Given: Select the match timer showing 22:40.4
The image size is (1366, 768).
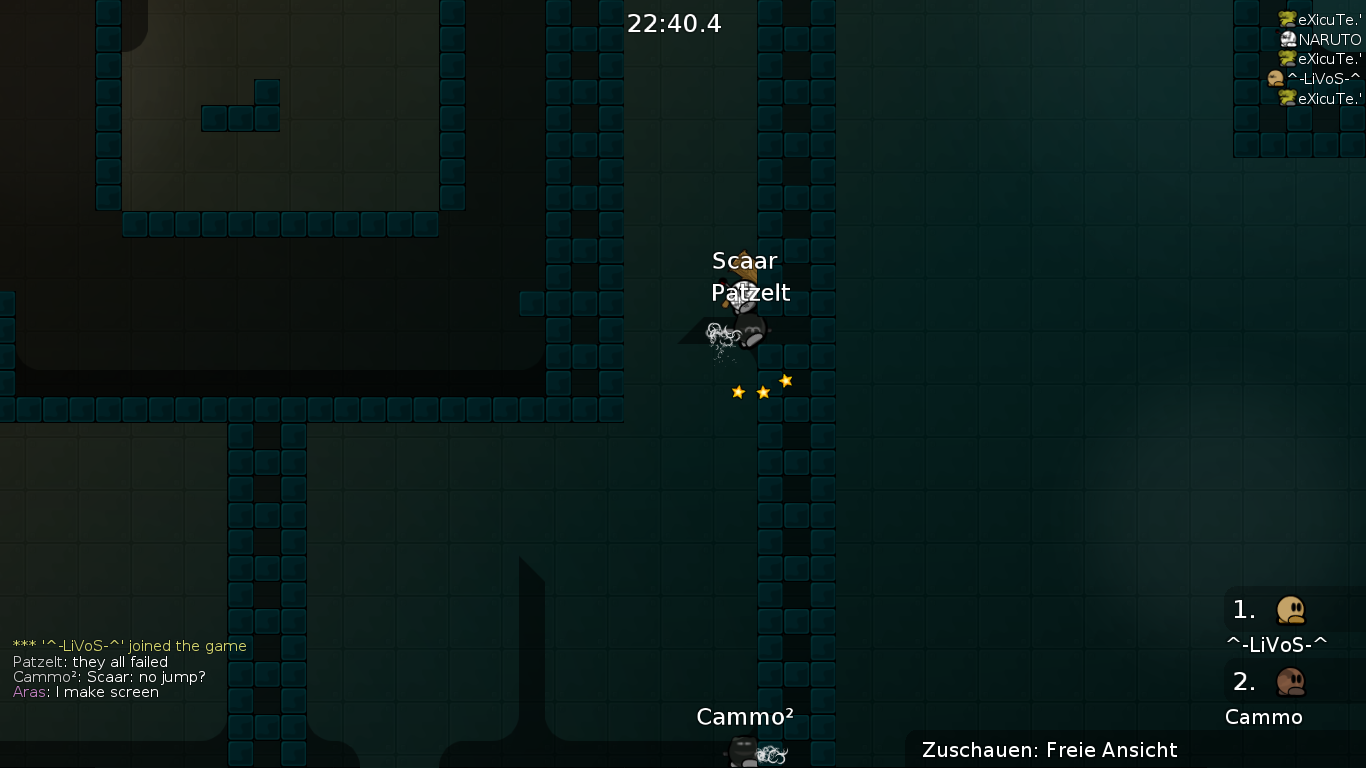Looking at the screenshot, I should [675, 23].
